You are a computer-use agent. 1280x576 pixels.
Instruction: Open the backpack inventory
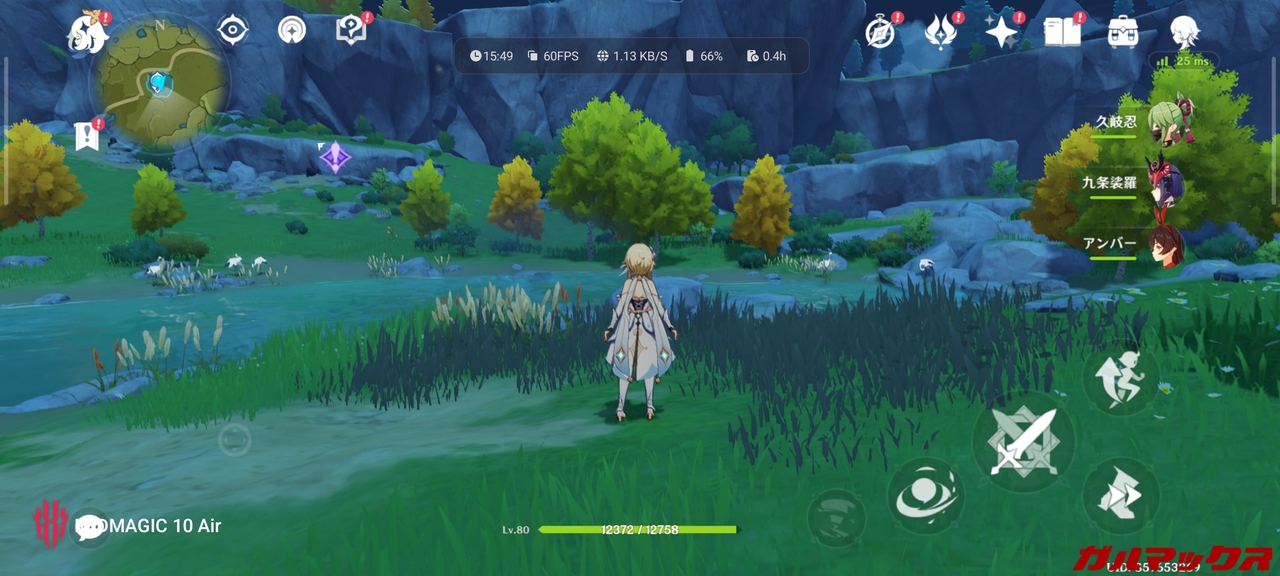tap(1123, 32)
